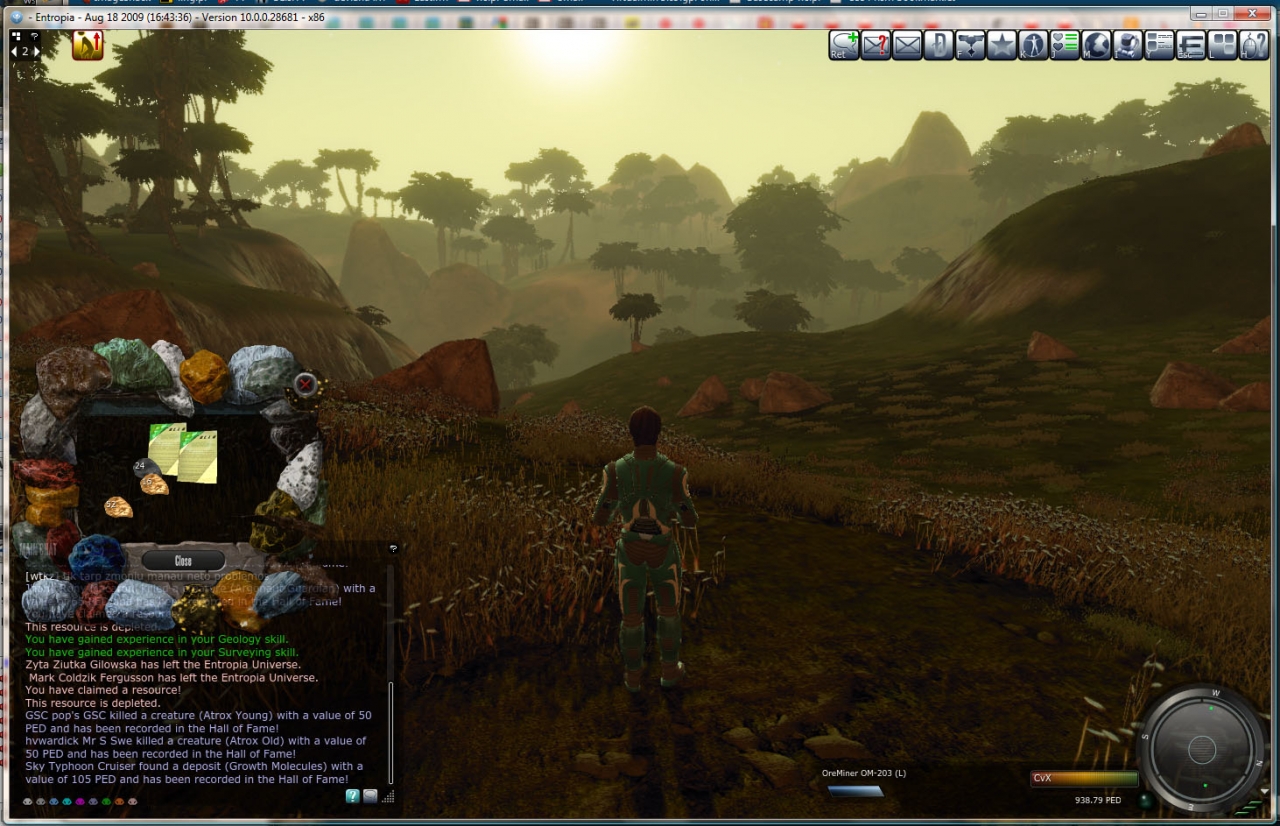Click the speech bubble chat button
Viewport: 1280px width, 826px height.
coord(370,796)
